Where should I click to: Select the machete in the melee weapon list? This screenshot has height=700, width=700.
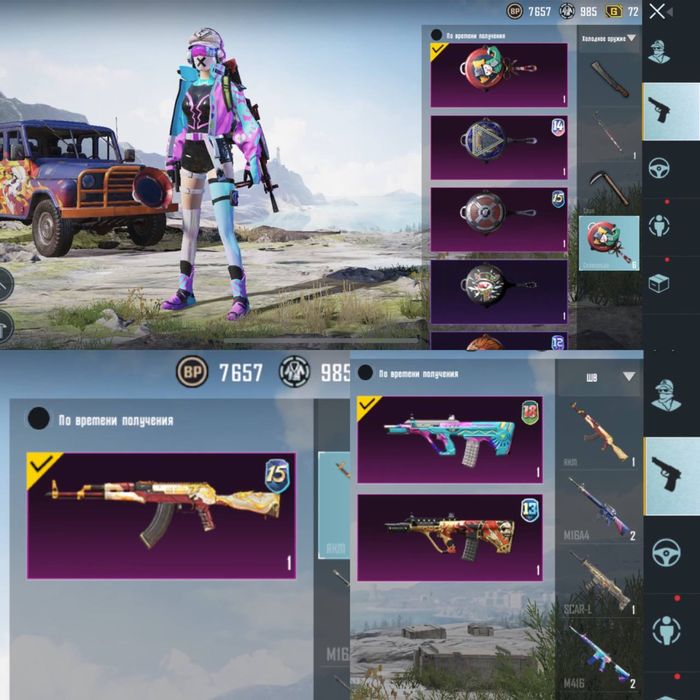[609, 79]
